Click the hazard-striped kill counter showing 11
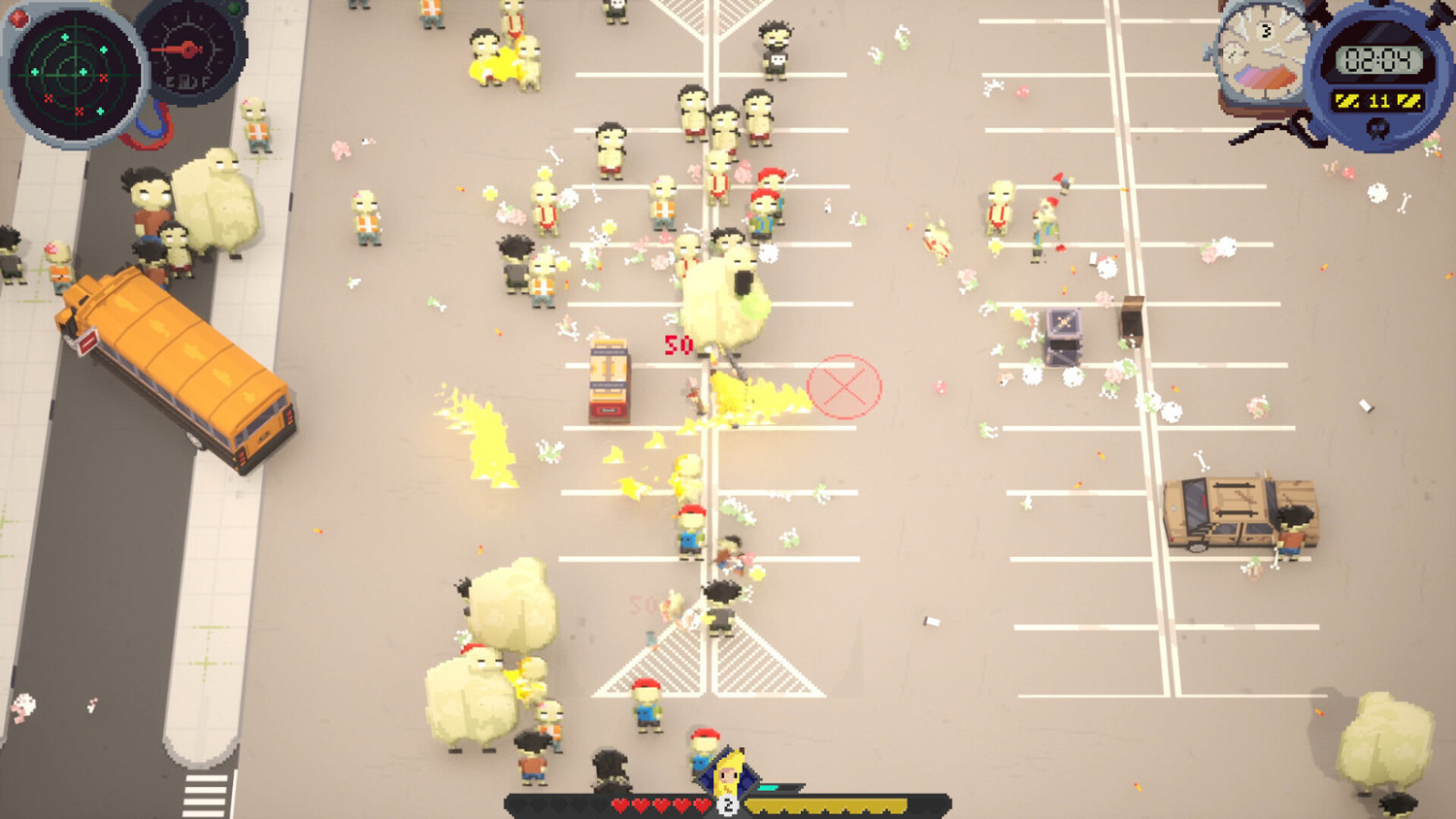The height and width of the screenshot is (819, 1456). (x=1379, y=100)
